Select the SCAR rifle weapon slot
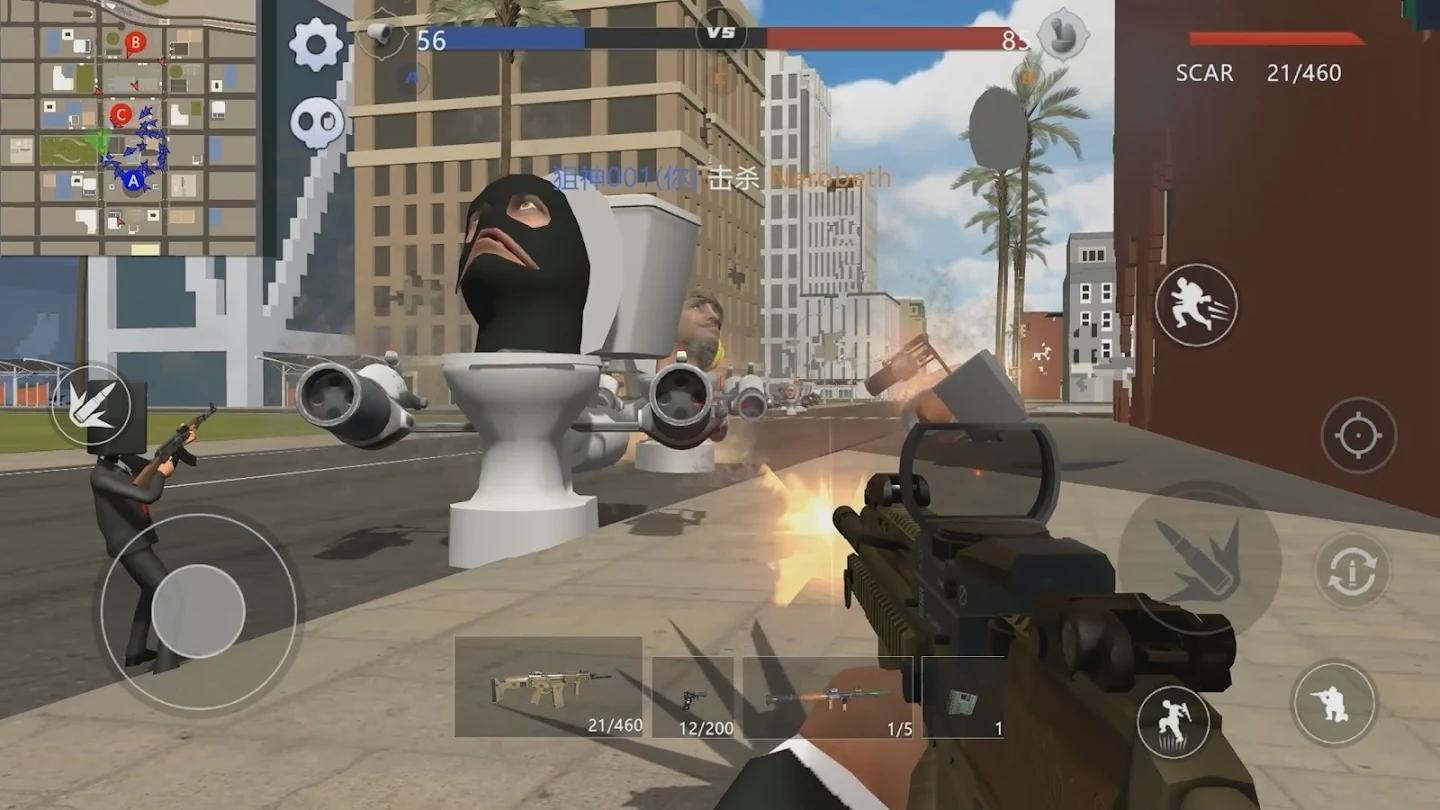 click(x=548, y=688)
